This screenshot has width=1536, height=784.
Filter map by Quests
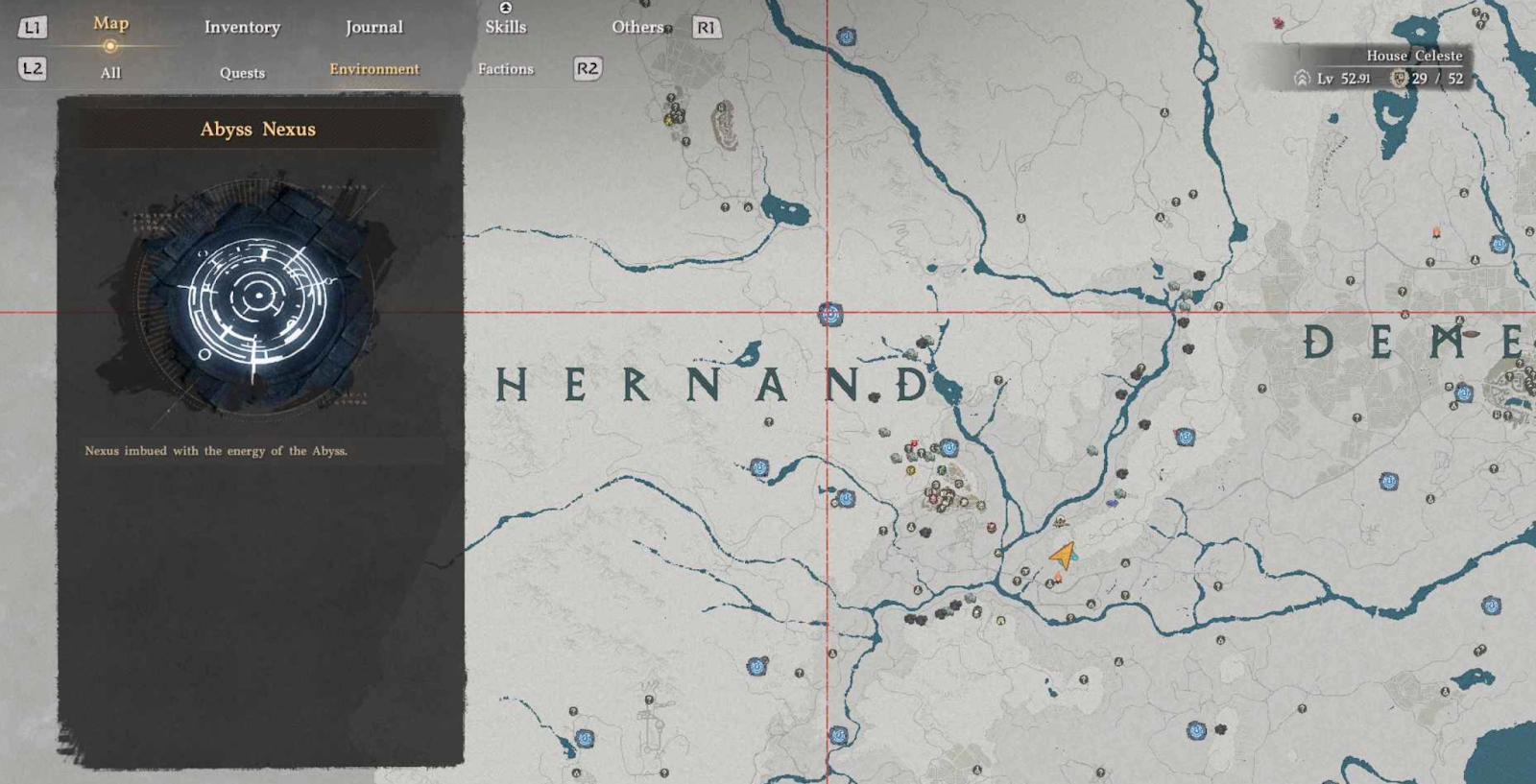242,73
